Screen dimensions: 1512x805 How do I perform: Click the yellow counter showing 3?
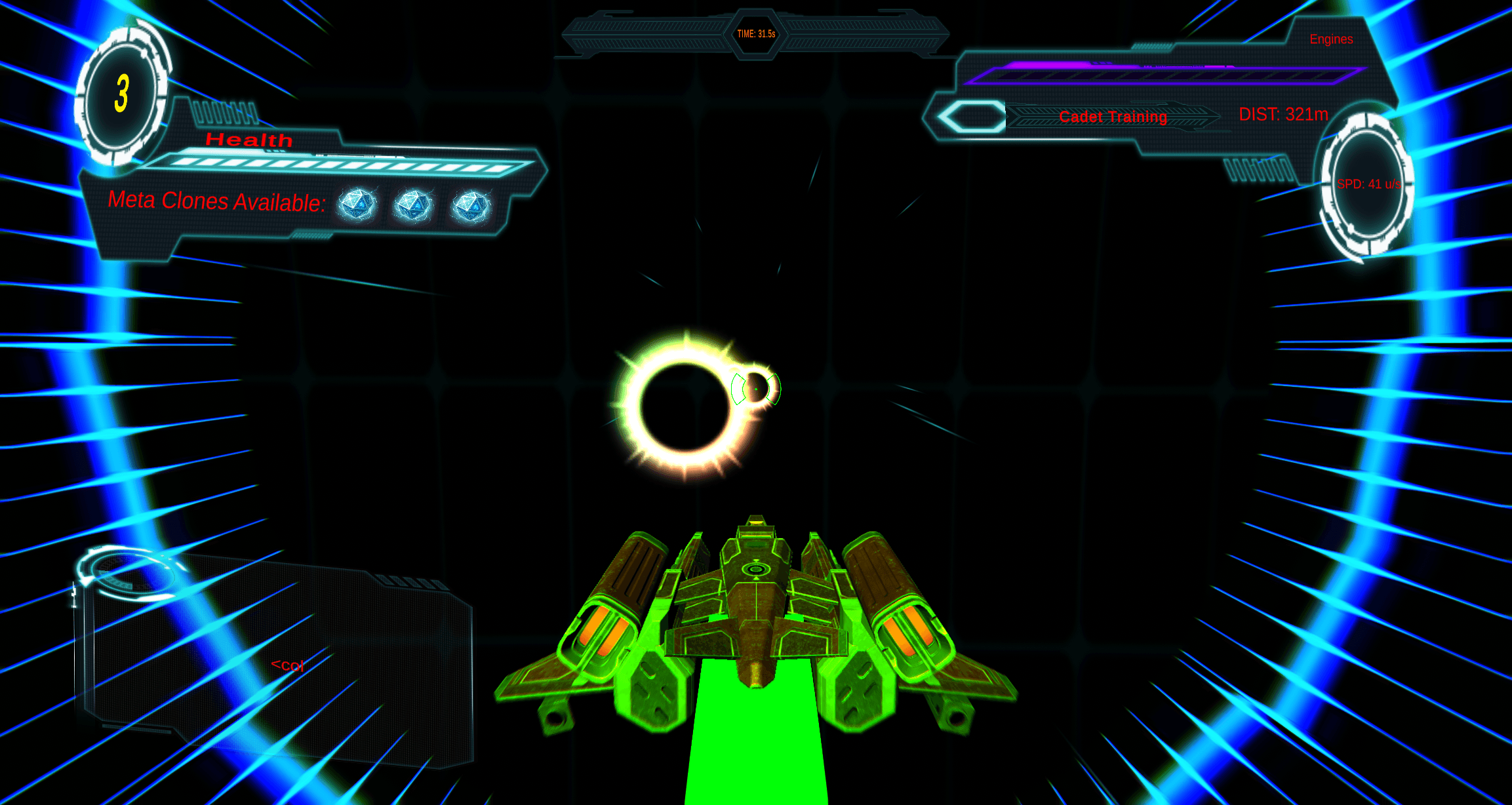122,92
